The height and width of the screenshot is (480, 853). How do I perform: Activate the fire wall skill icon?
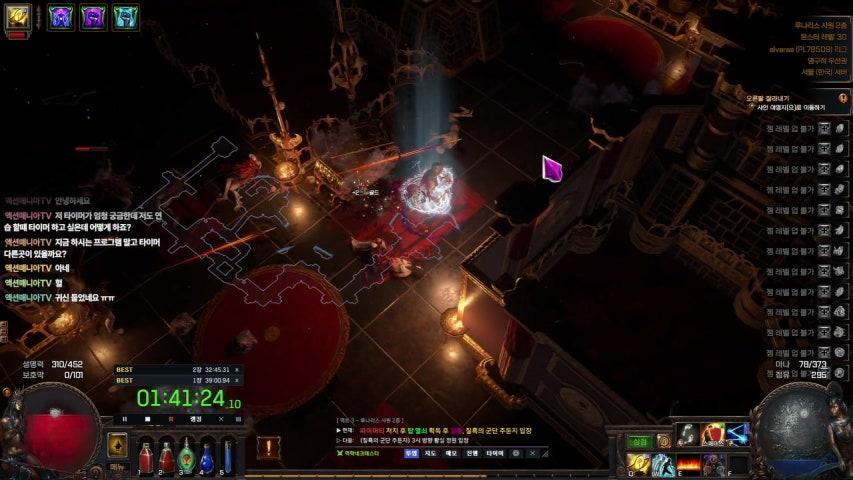pyautogui.click(x=687, y=464)
